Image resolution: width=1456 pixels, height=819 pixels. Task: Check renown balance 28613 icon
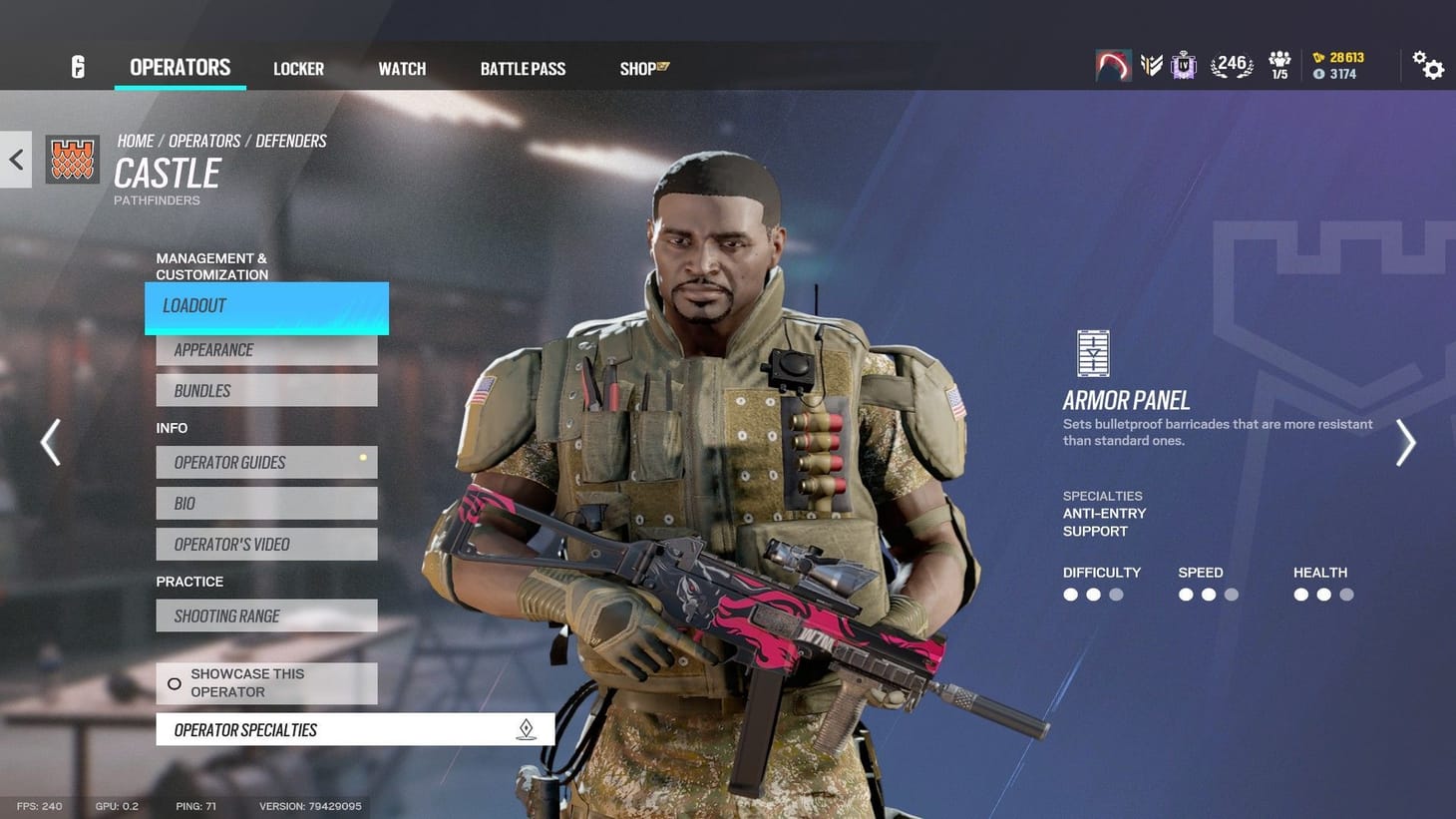[x=1336, y=57]
